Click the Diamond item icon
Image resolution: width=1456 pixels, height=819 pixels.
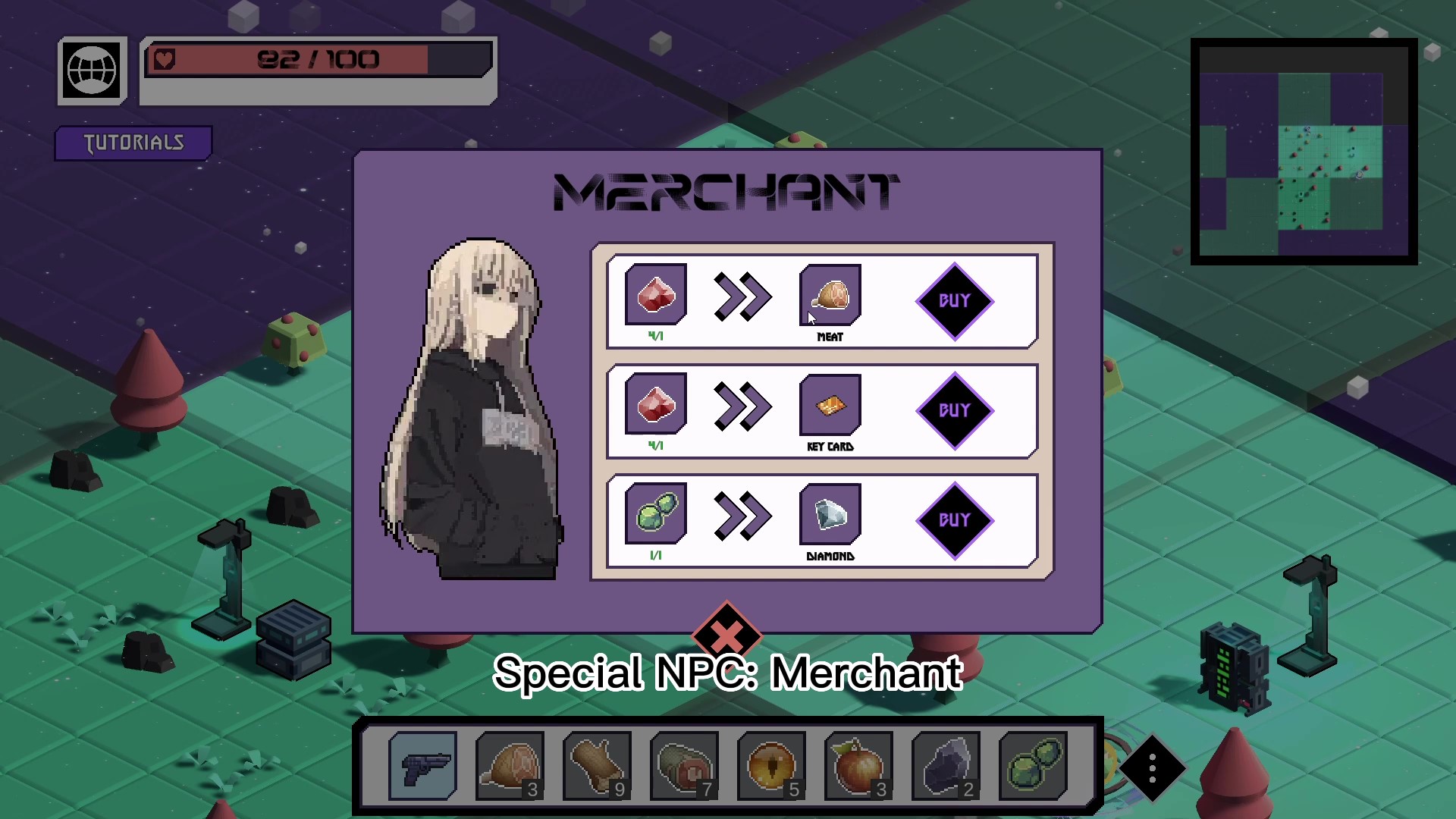pos(830,515)
